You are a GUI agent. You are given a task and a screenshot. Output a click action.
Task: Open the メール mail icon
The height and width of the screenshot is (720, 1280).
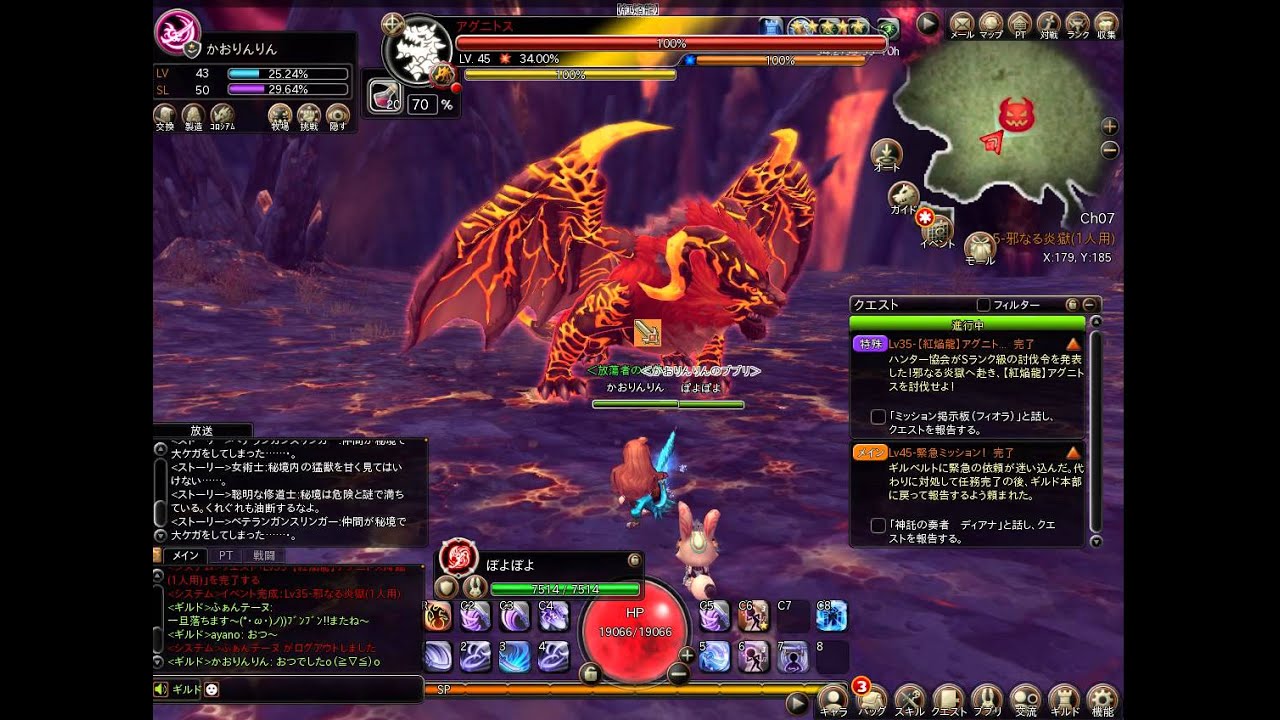[x=961, y=24]
